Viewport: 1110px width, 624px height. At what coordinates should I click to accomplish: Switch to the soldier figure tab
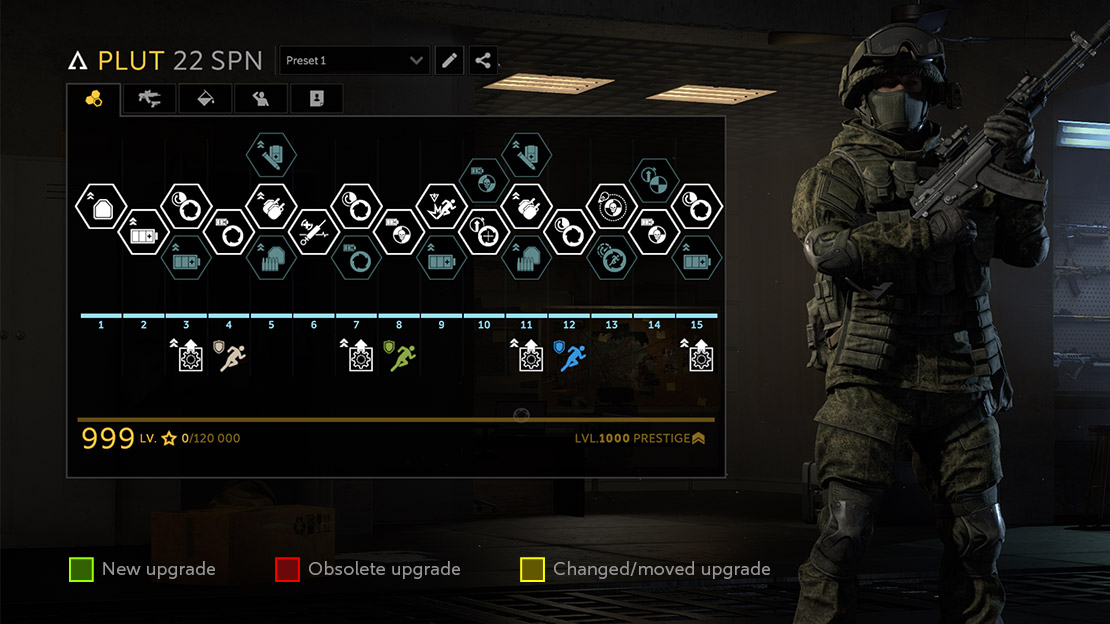pos(261,98)
